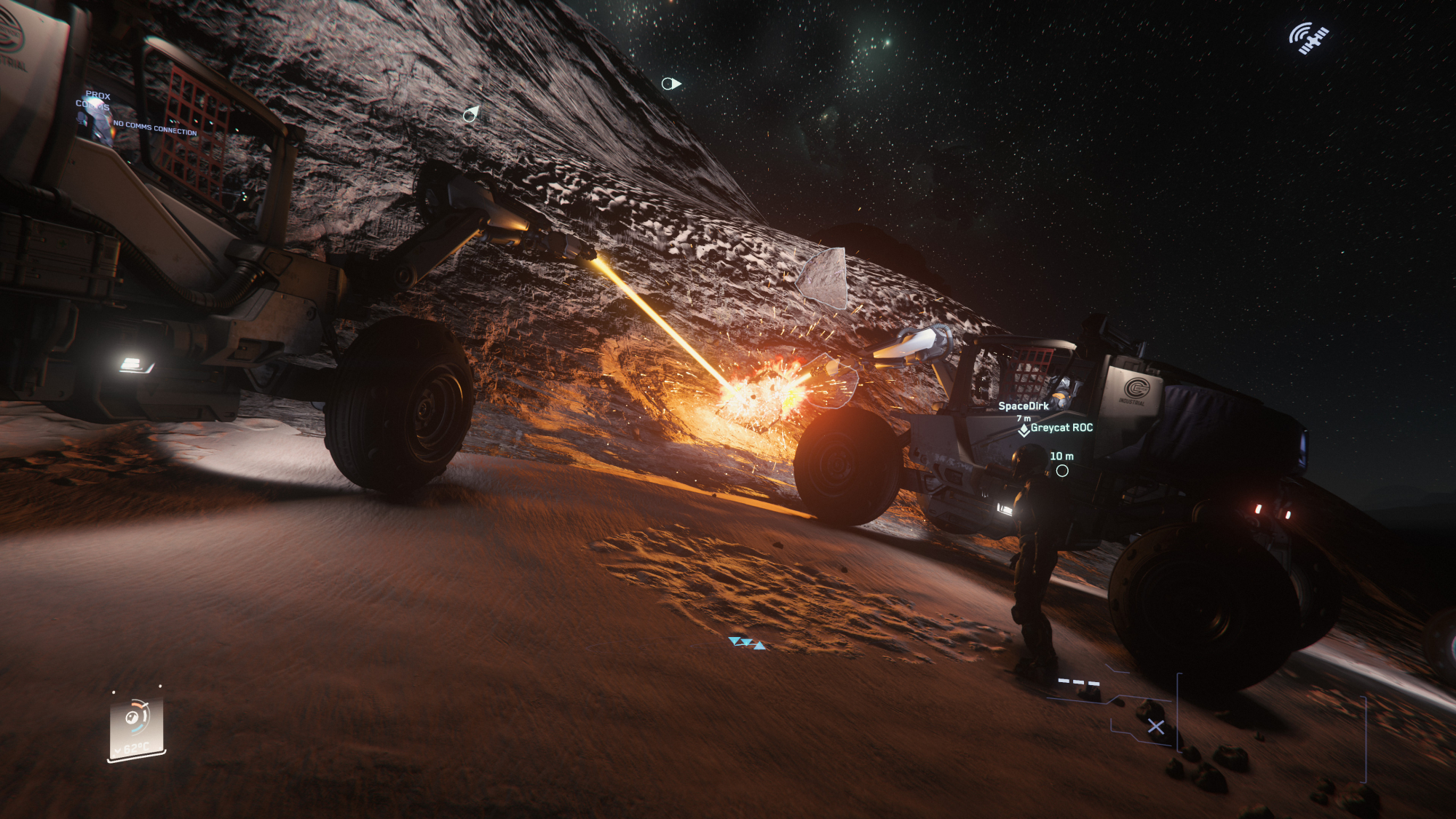This screenshot has height=819, width=1456.
Task: Select the SpaceDirk player nameplate
Action: 1023,406
